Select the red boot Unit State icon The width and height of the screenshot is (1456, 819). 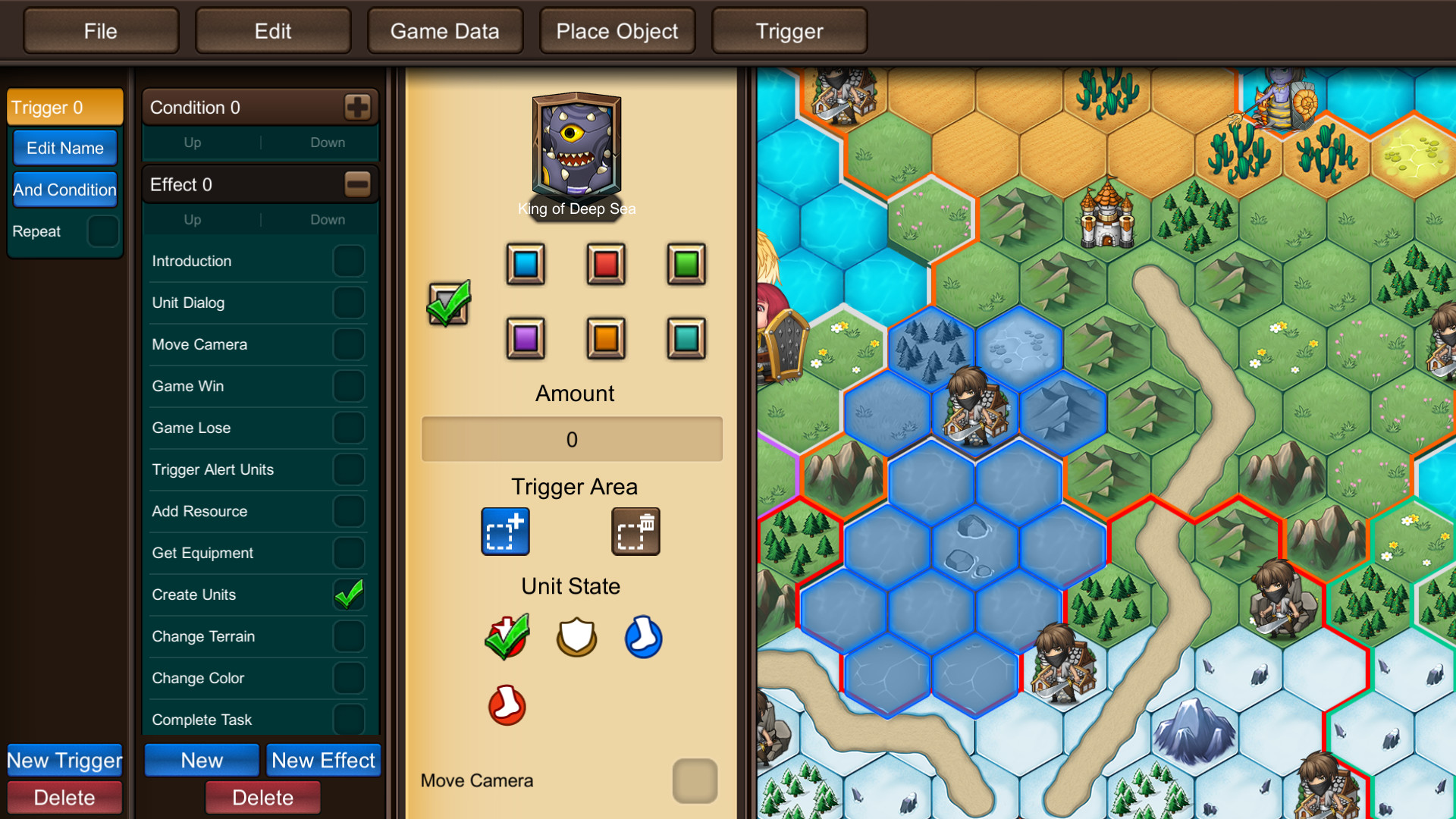click(x=507, y=705)
